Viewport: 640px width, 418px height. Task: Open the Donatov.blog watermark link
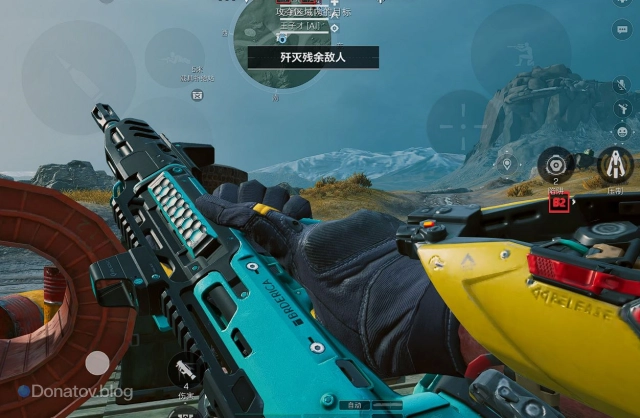point(75,392)
